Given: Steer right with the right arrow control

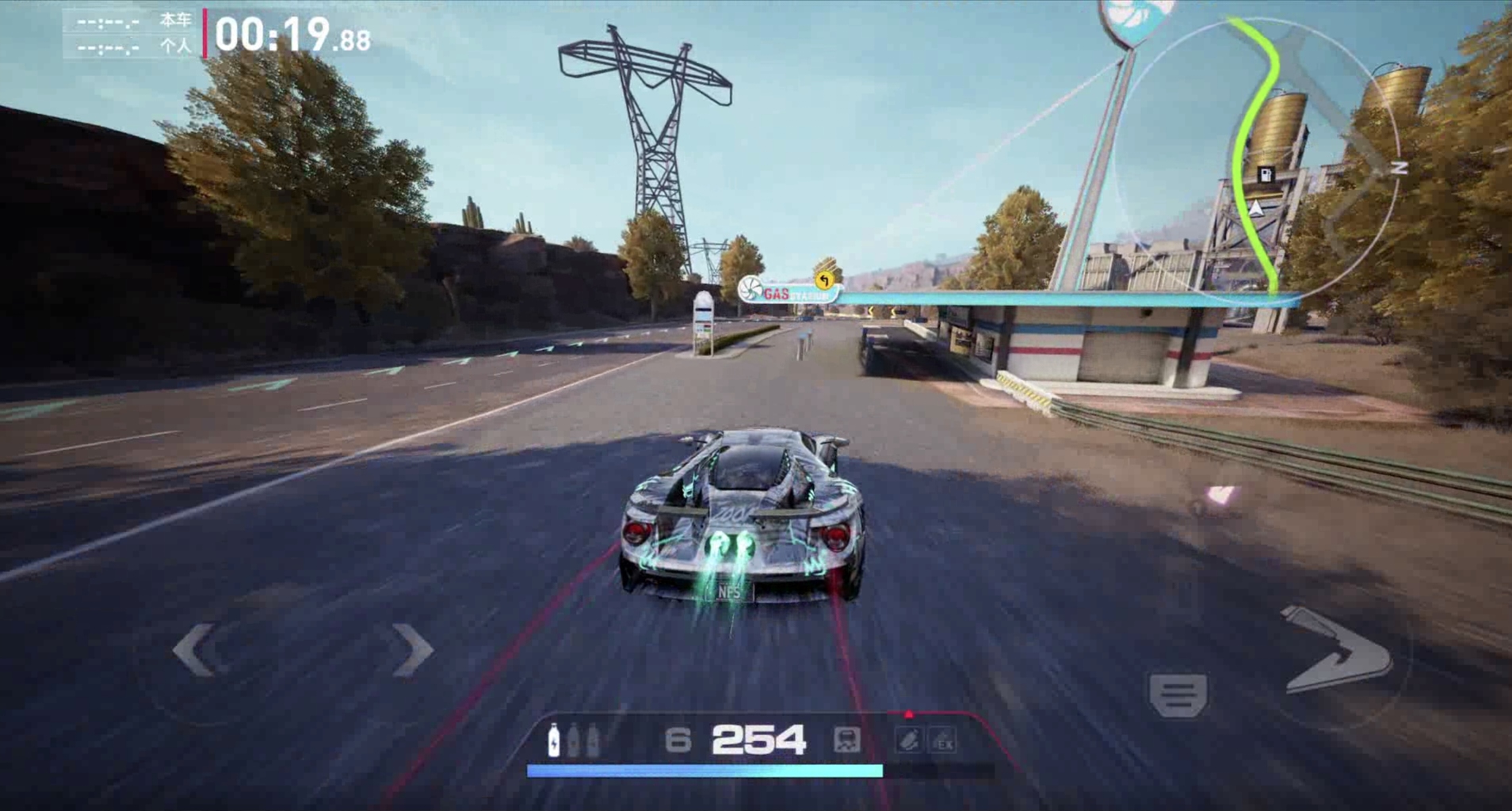Looking at the screenshot, I should pos(413,650).
